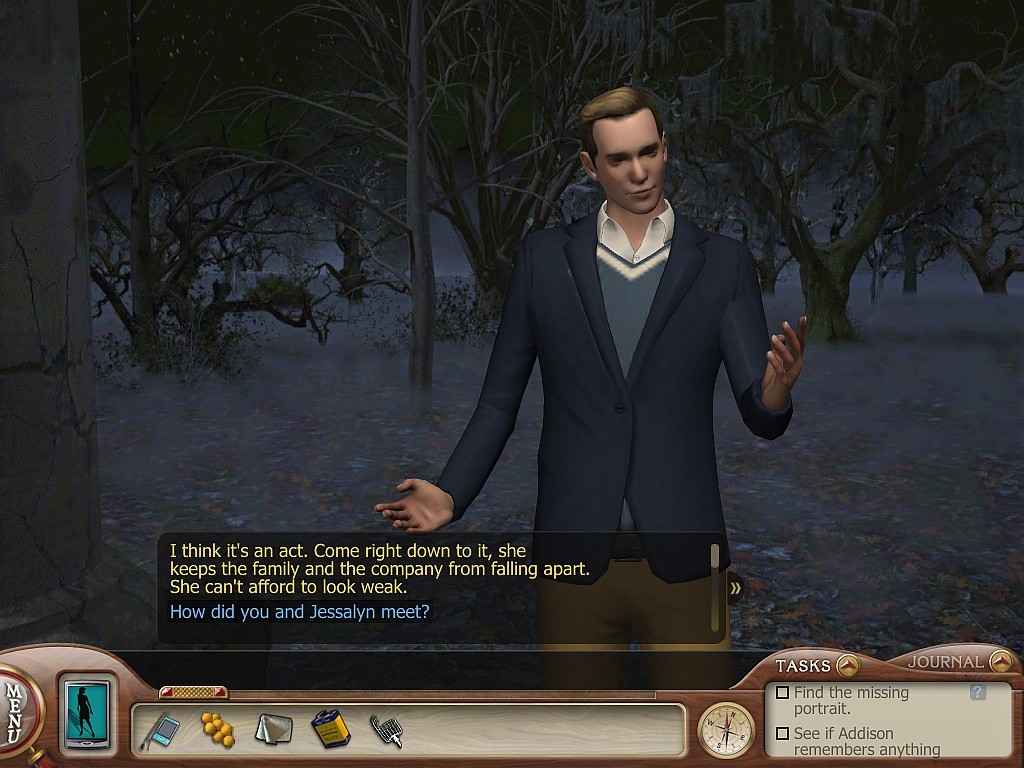This screenshot has height=768, width=1024.
Task: Click the compass icon
Action: pos(726,730)
